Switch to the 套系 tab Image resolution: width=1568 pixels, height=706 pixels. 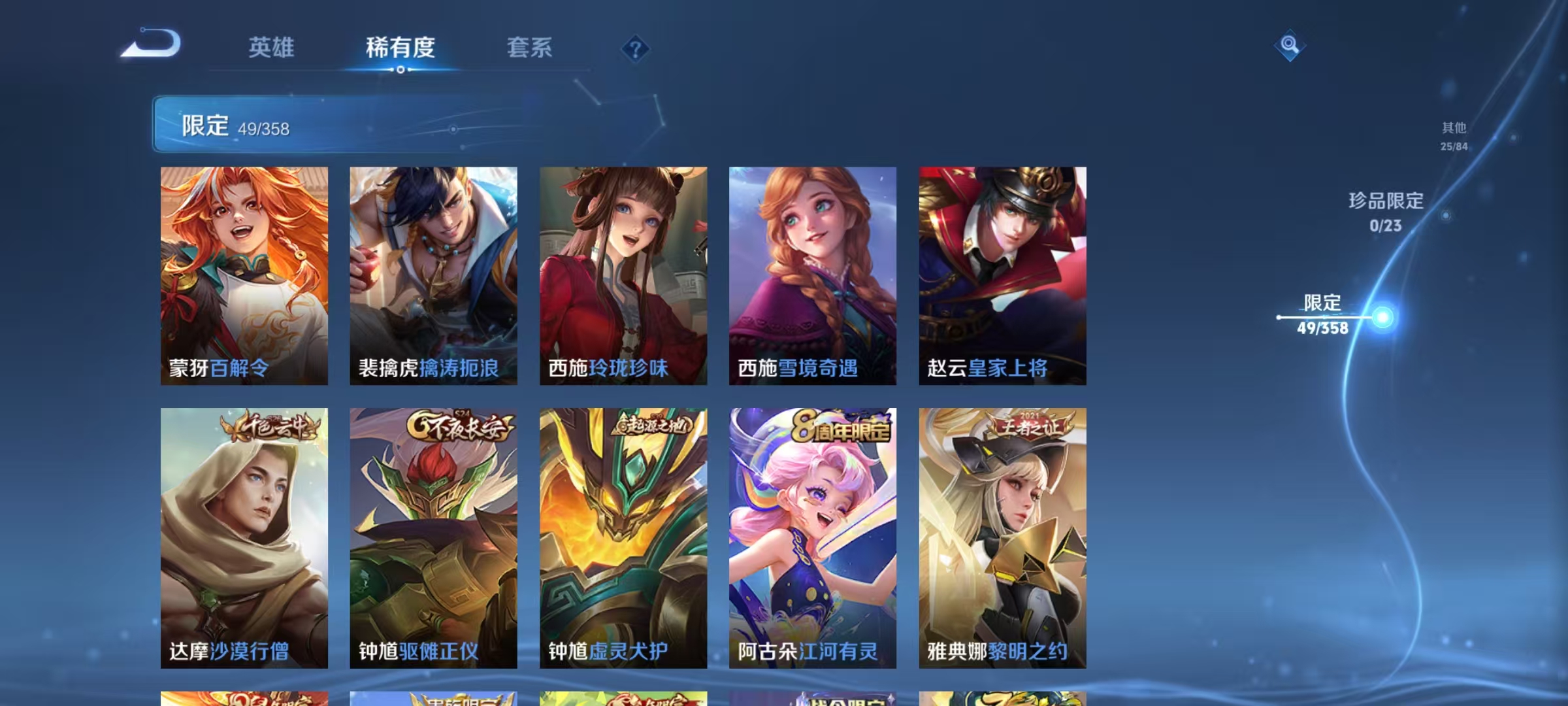pos(530,48)
